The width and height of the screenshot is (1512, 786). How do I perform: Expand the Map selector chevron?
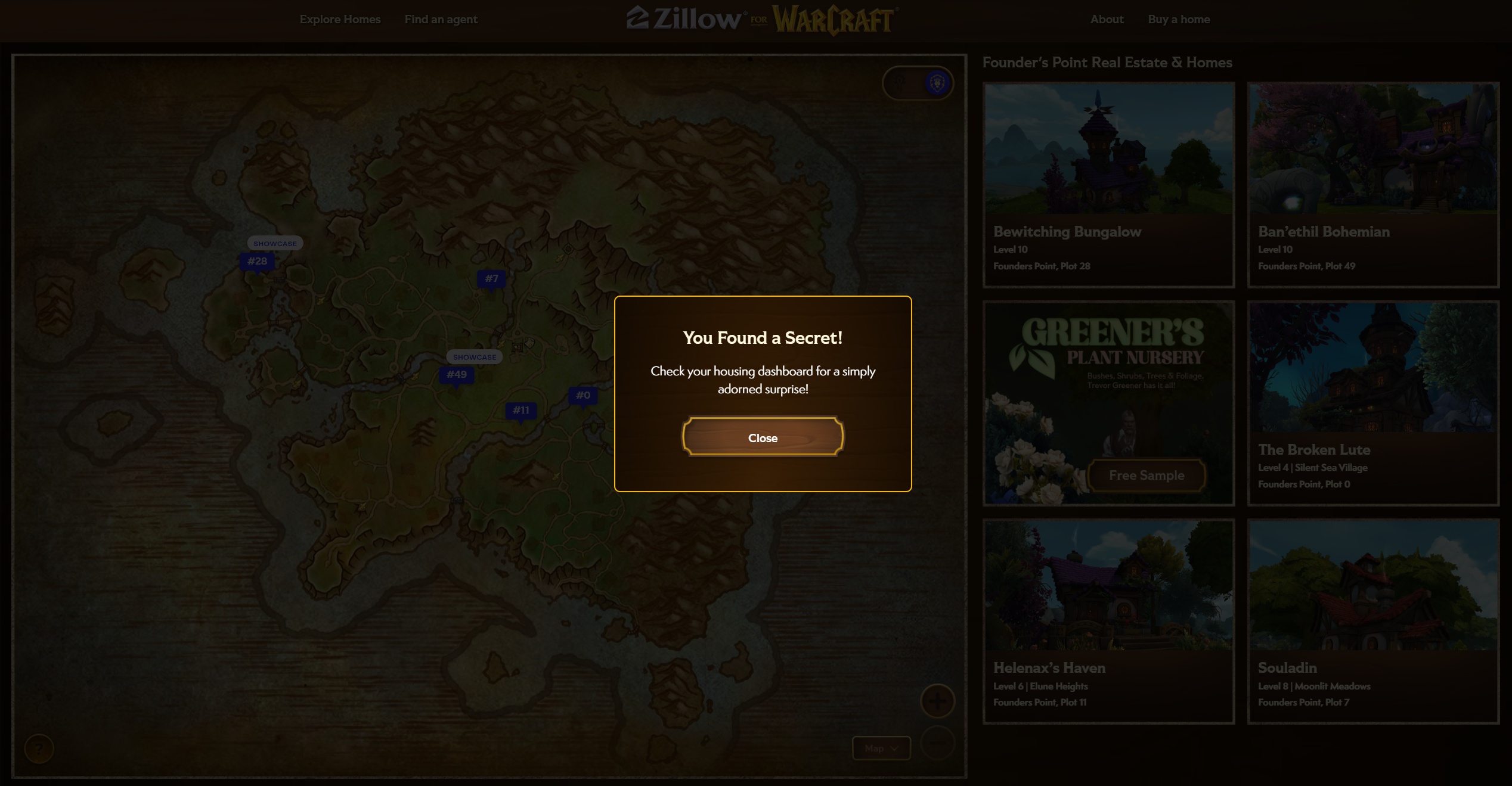[893, 748]
